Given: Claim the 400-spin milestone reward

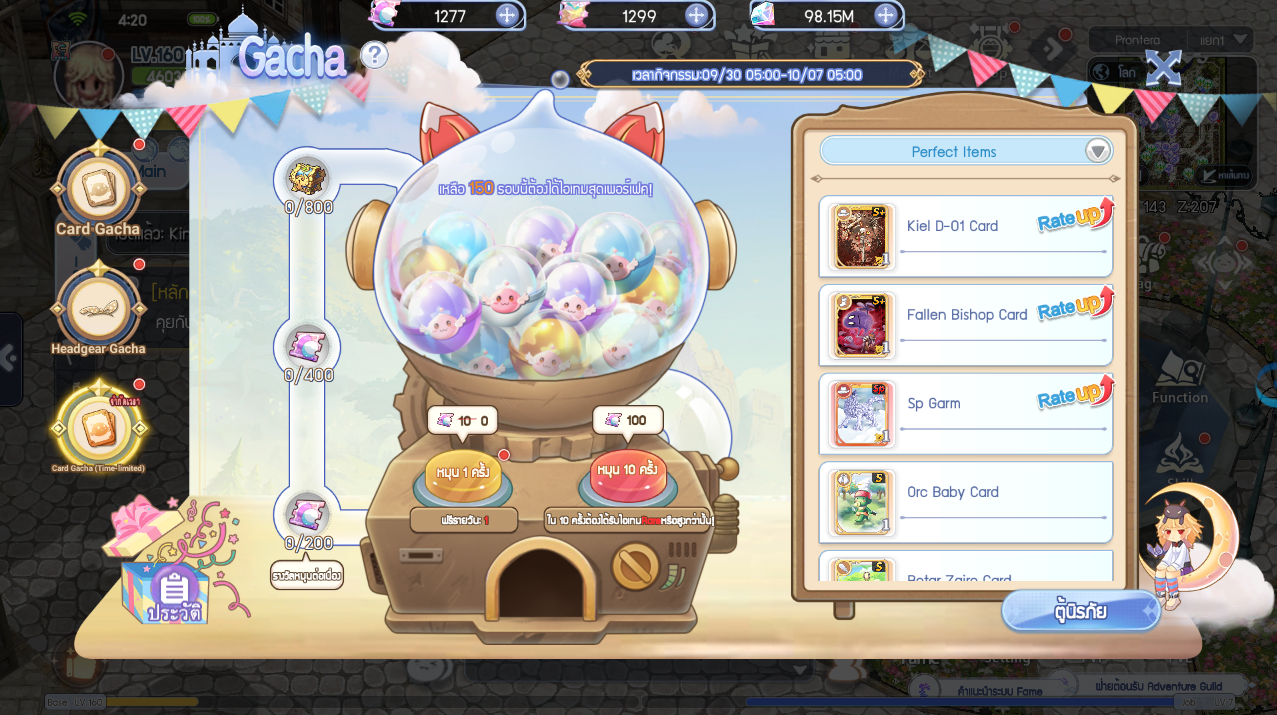Looking at the screenshot, I should pyautogui.click(x=307, y=348).
